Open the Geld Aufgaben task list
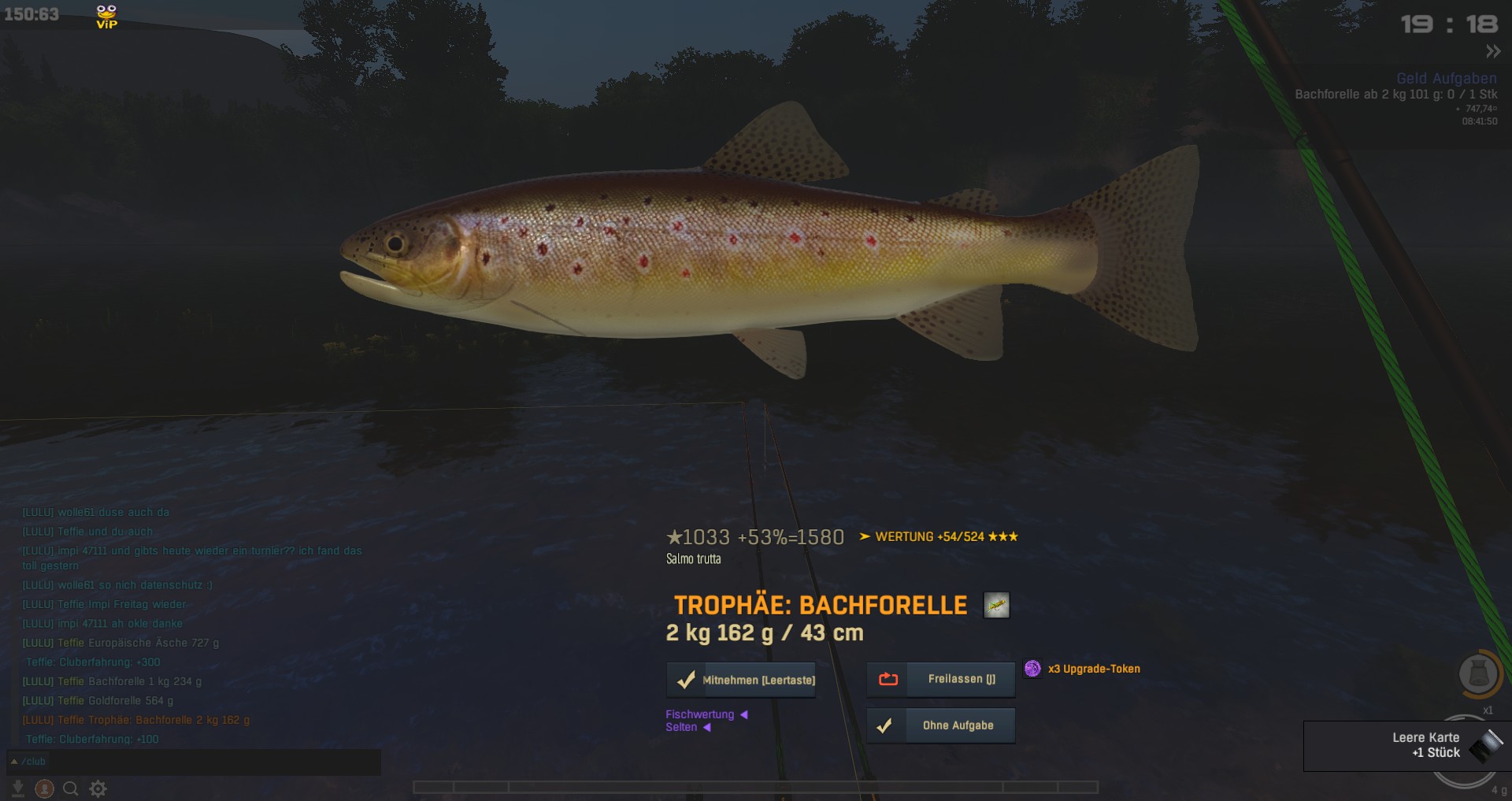1512x801 pixels. click(x=1446, y=78)
